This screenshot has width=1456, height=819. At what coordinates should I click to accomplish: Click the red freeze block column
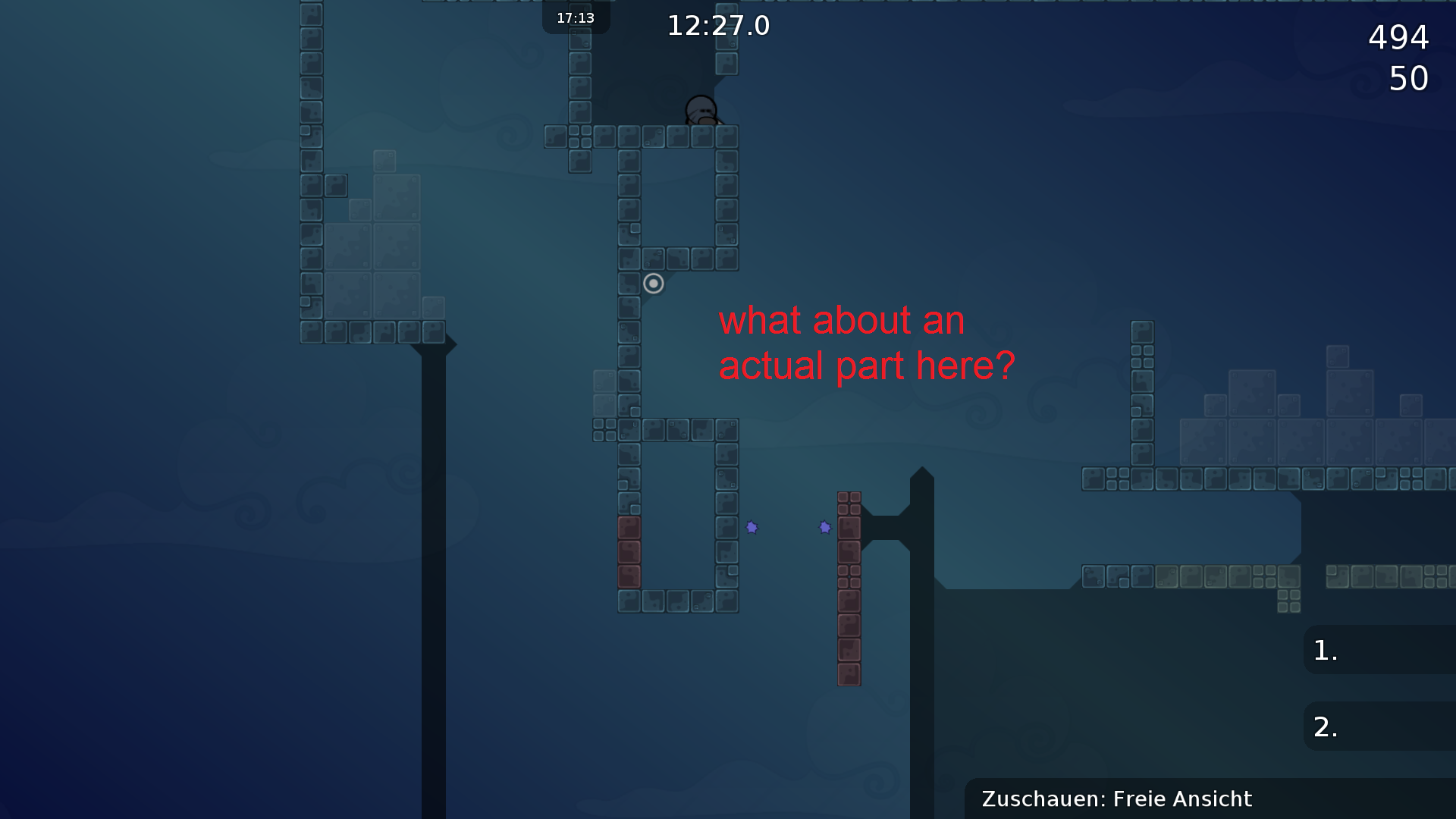(630, 554)
